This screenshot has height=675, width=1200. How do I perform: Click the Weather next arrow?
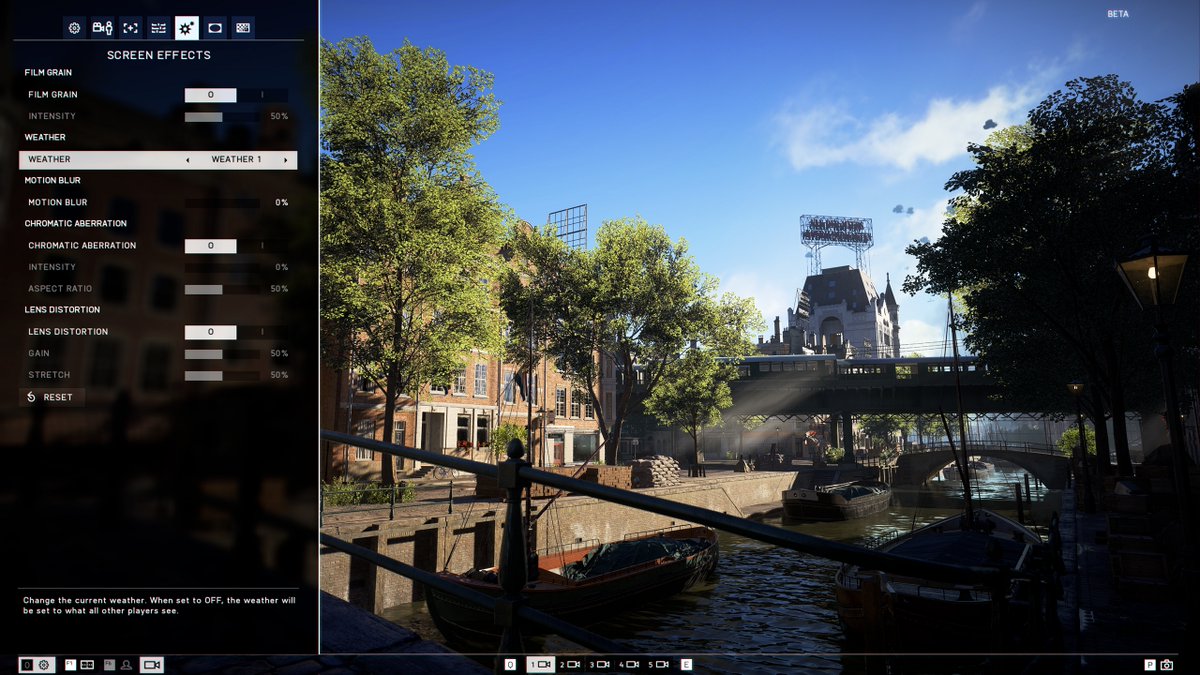[x=286, y=160]
